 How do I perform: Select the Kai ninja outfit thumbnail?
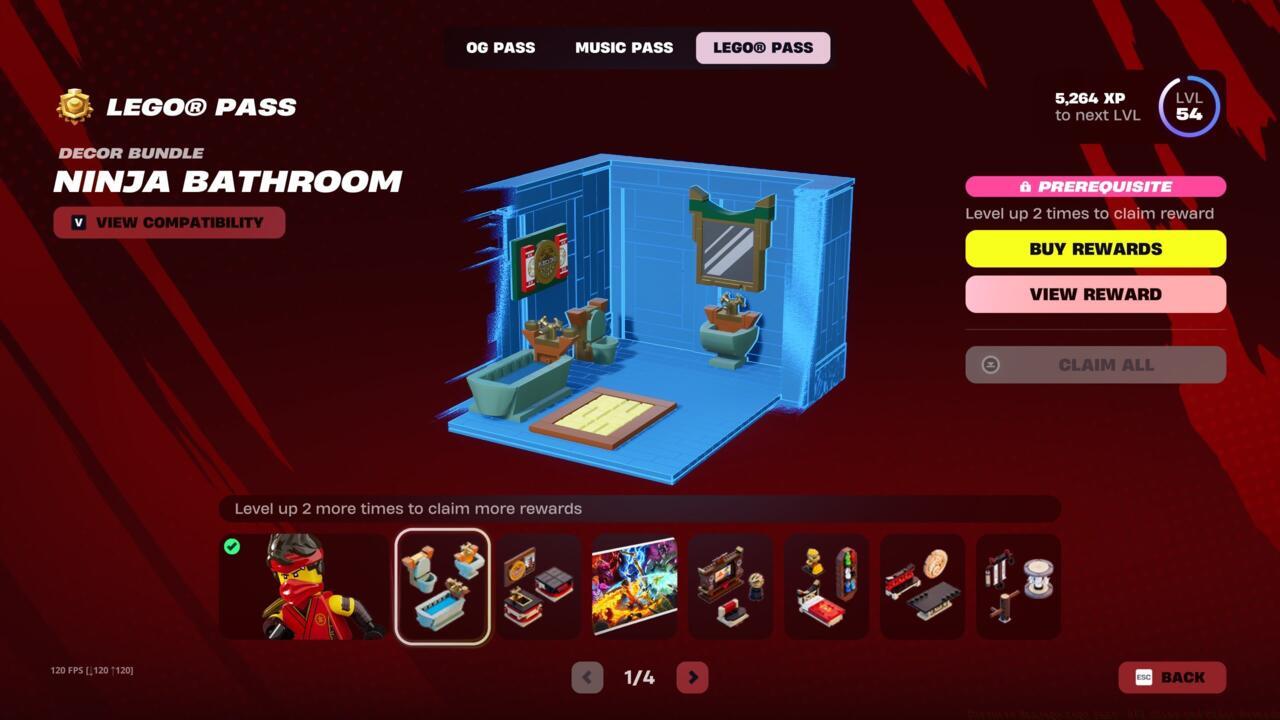click(x=306, y=586)
